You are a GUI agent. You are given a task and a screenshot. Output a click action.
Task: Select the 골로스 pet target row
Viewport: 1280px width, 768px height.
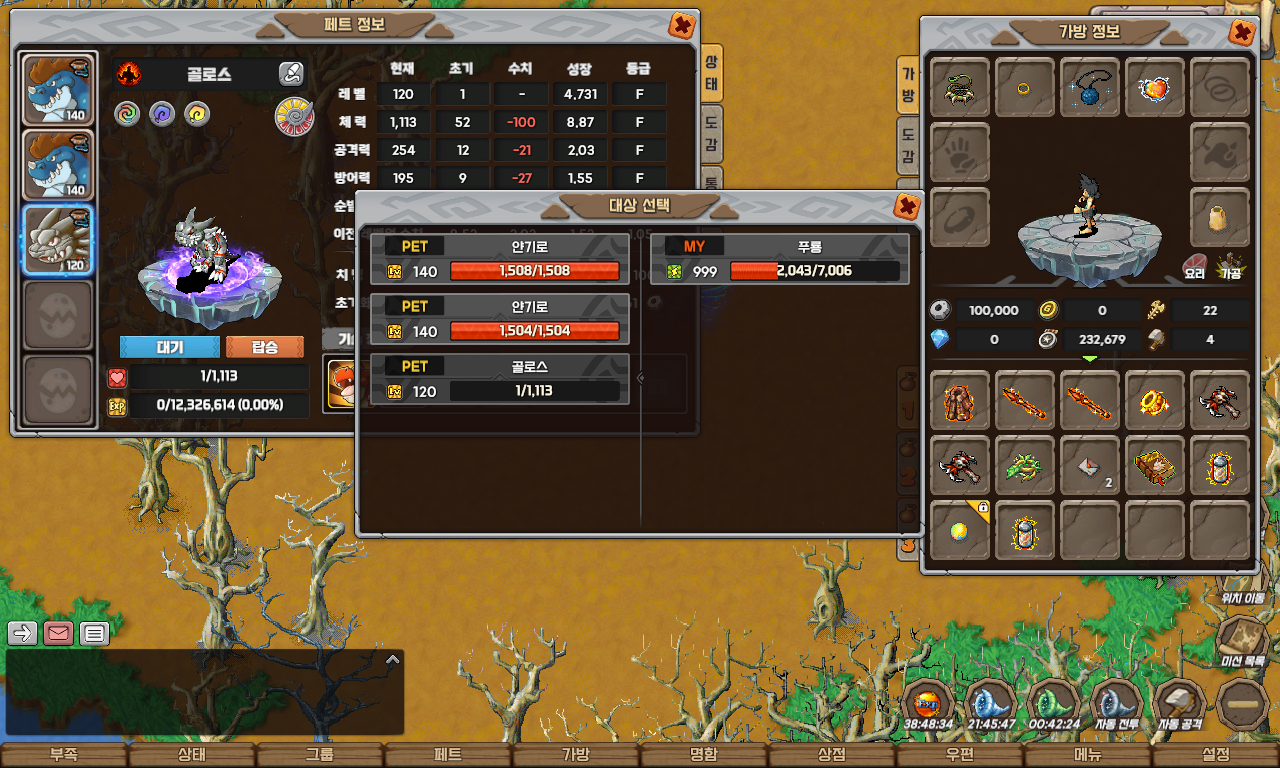coord(500,379)
